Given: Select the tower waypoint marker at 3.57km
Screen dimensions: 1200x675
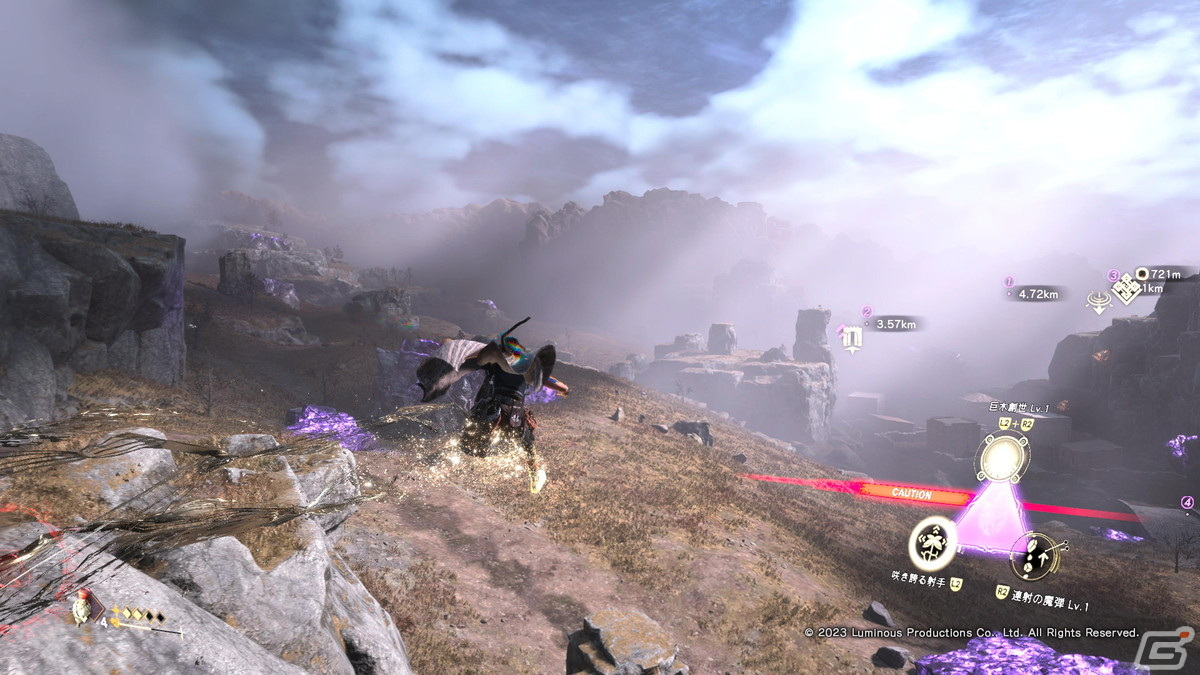Looking at the screenshot, I should pos(852,339).
